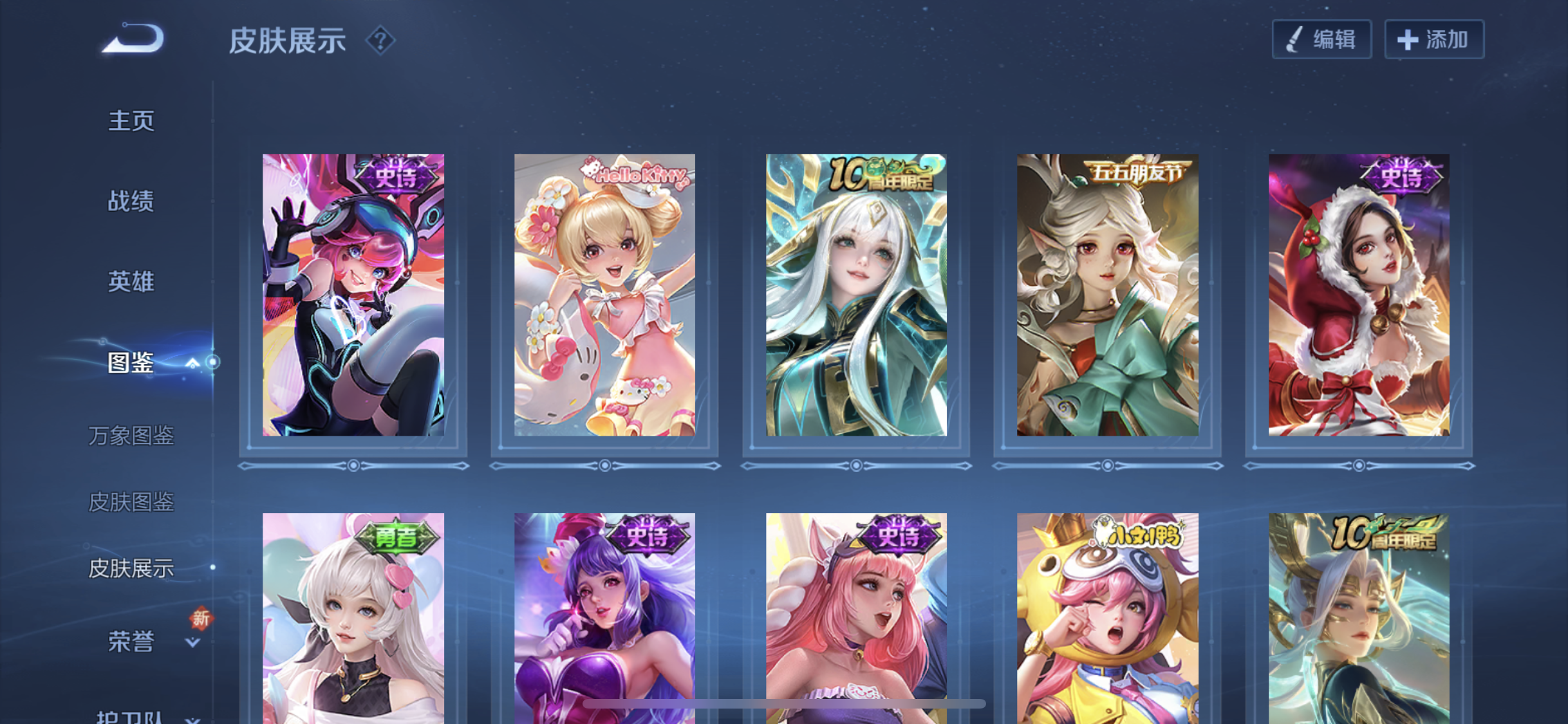This screenshot has width=1568, height=724.
Task: Open 皮肤图鉴 submenu entry
Action: click(131, 502)
